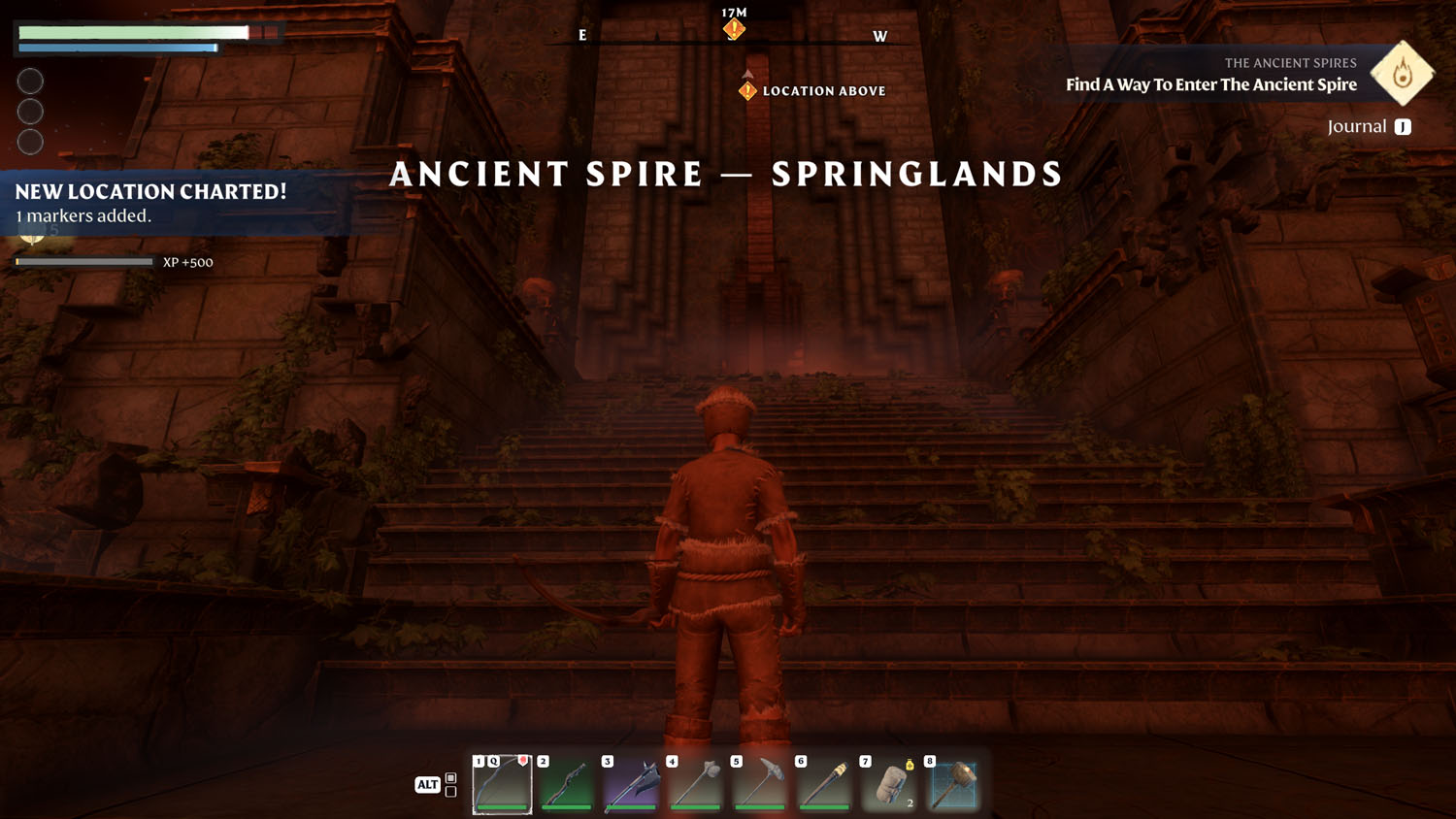Toggle the ALT hotbar switch
This screenshot has width=1456, height=819.
click(427, 784)
